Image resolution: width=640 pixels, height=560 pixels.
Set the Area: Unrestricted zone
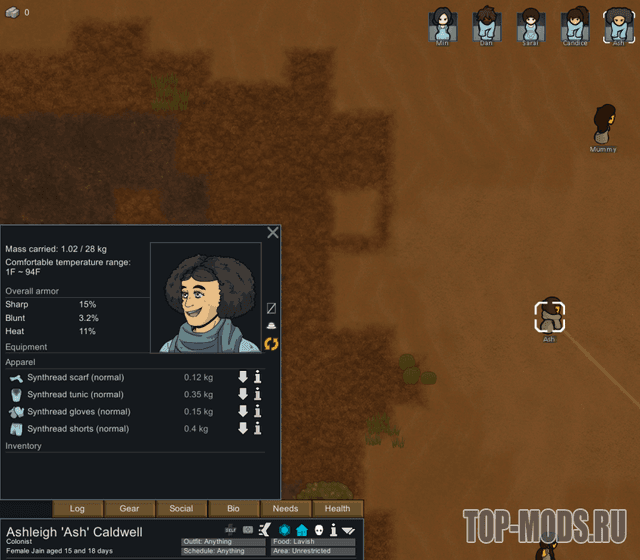[x=314, y=551]
